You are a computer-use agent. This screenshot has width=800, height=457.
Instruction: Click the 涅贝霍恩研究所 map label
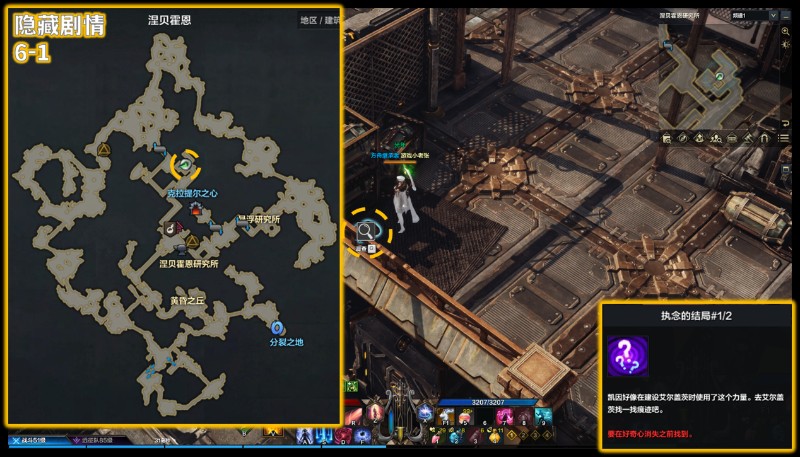(188, 264)
